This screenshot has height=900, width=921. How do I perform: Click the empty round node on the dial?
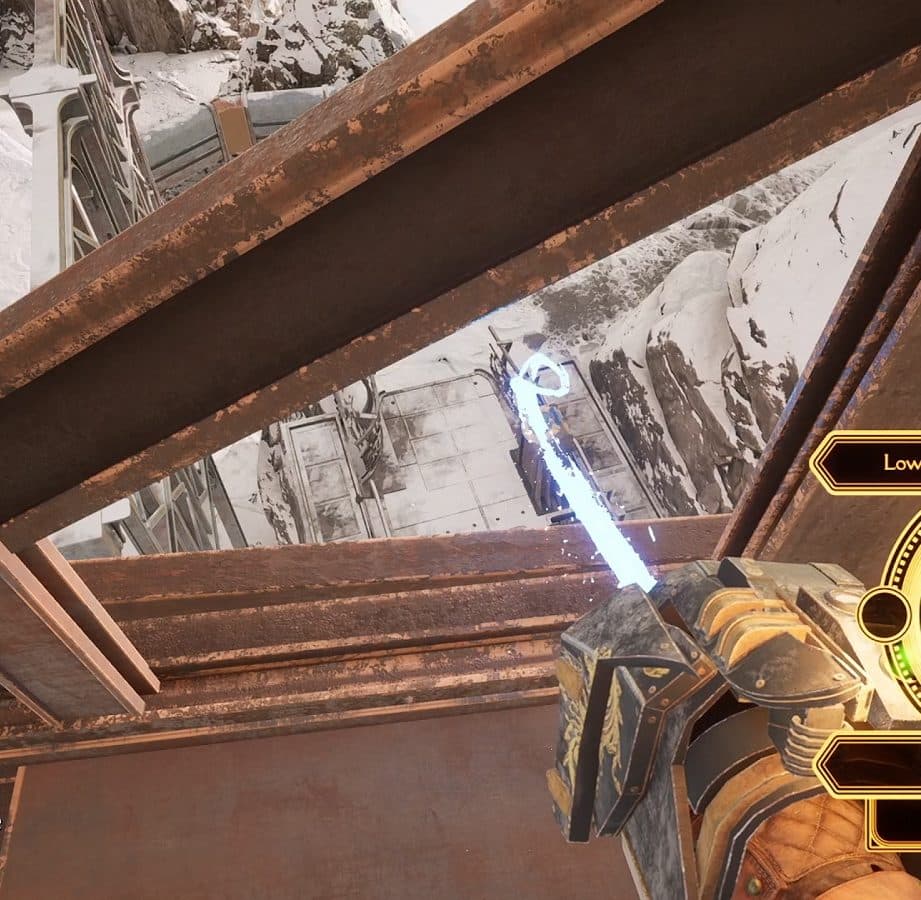click(884, 612)
